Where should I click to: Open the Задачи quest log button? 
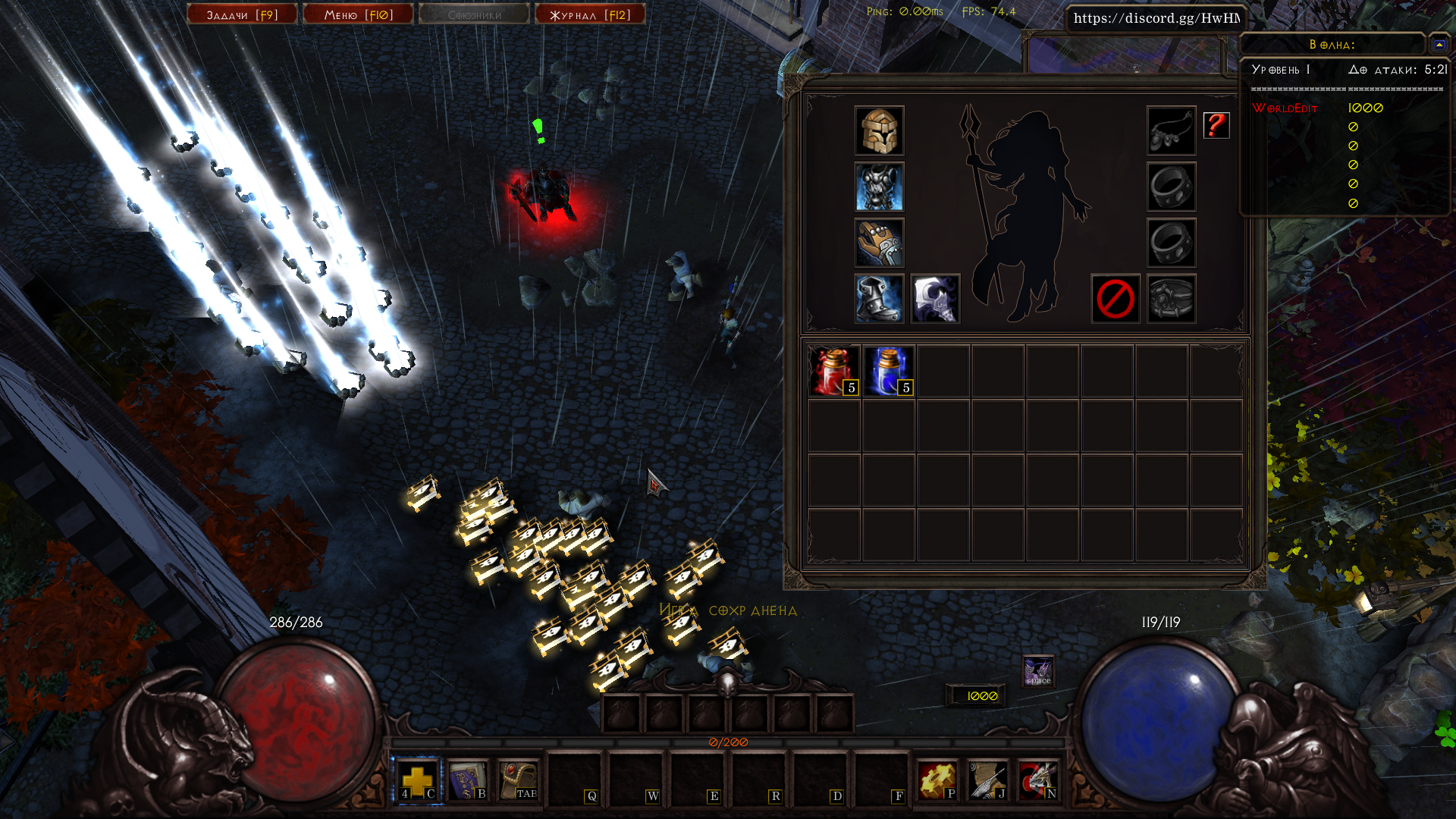point(242,14)
